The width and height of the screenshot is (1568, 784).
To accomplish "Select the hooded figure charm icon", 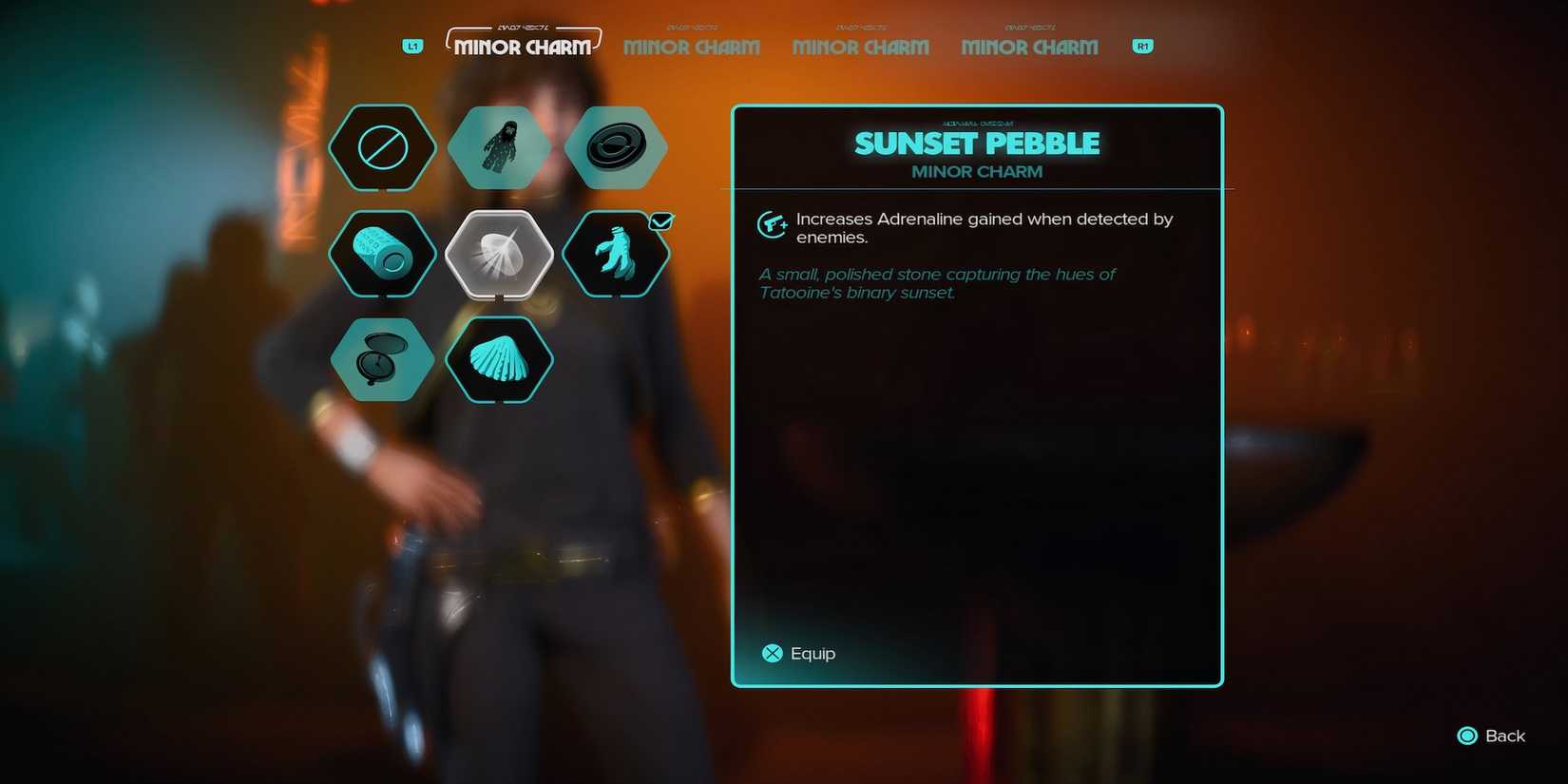I will [x=499, y=147].
